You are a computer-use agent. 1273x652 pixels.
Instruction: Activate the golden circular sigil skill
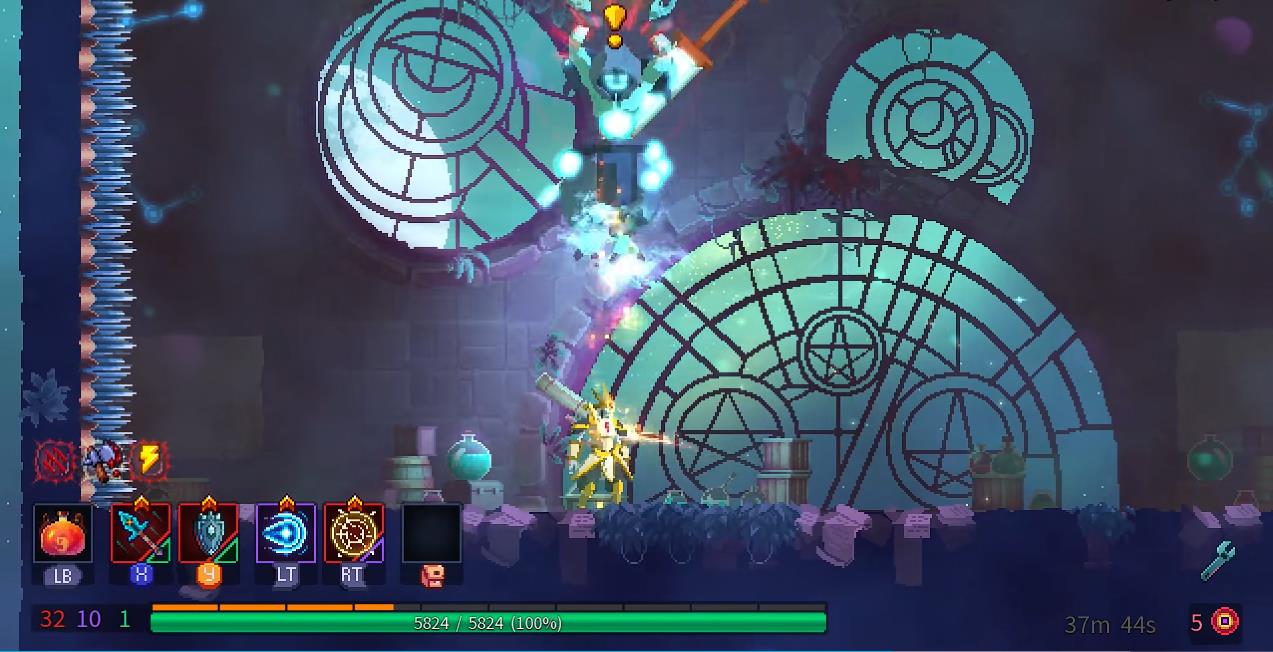point(353,534)
